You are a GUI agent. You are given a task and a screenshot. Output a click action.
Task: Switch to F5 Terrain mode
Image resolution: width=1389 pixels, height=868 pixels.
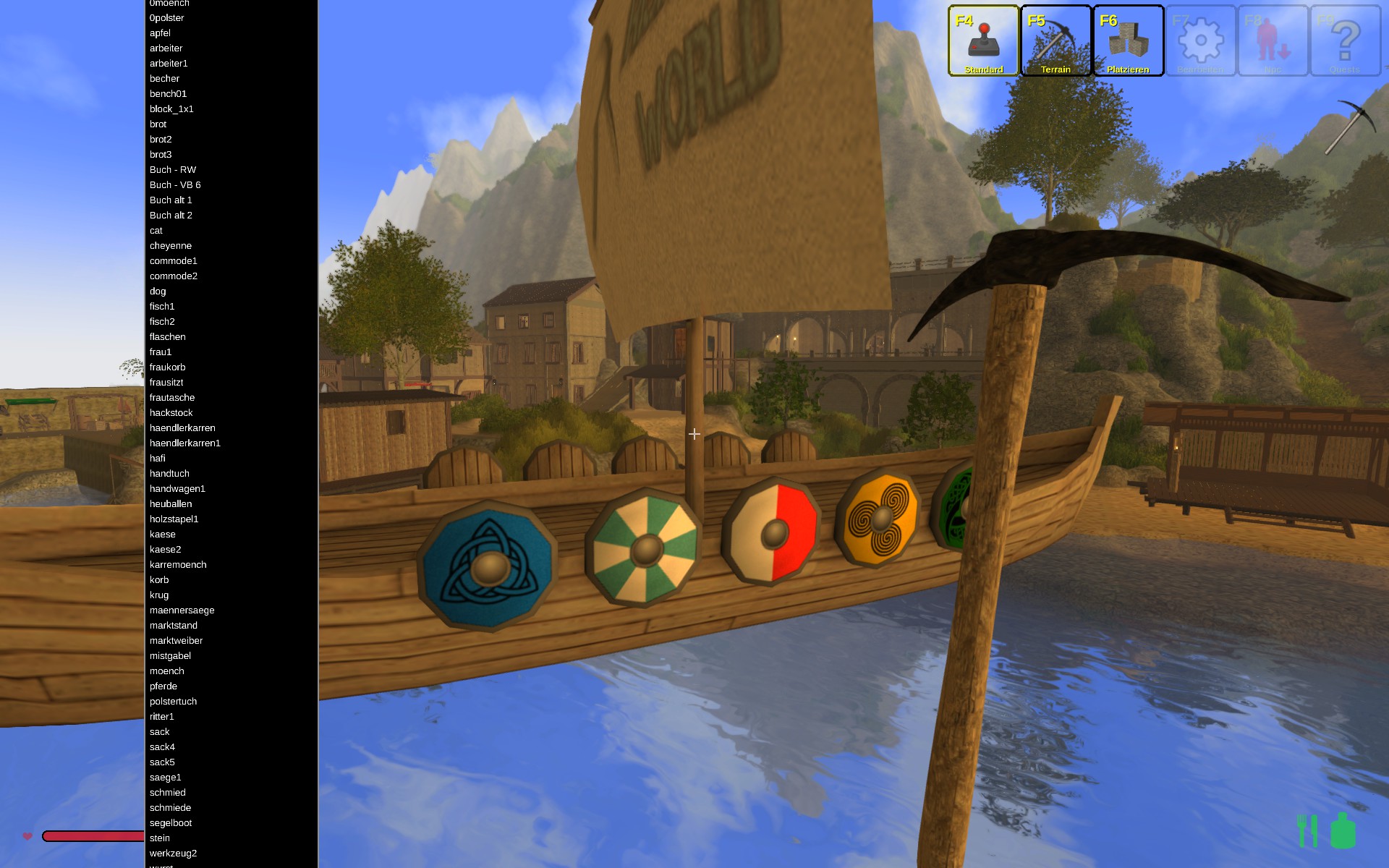[1055, 41]
